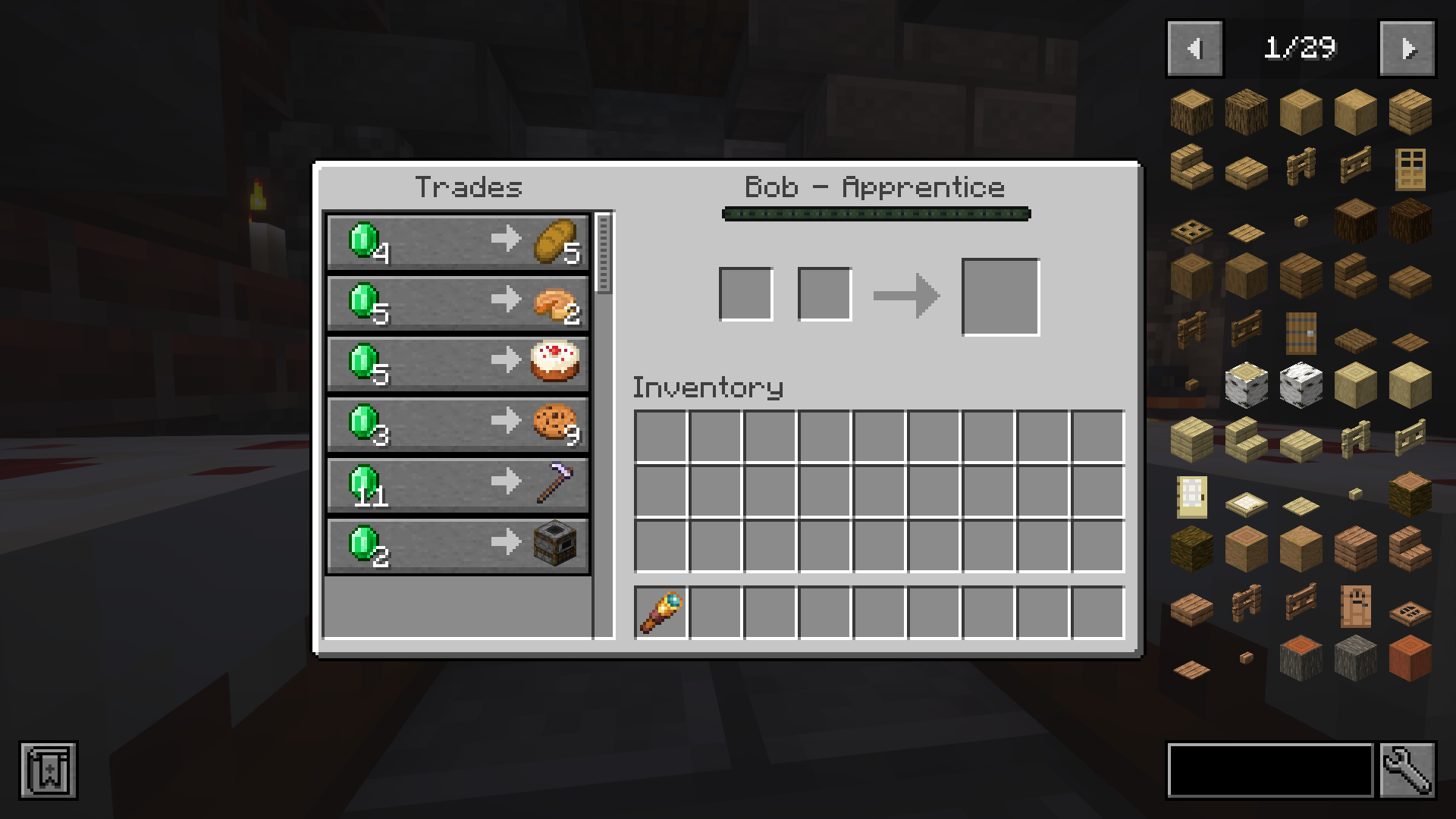Select the bread trade costing 4 emeralds
This screenshot has width=1456, height=819.
click(x=455, y=243)
